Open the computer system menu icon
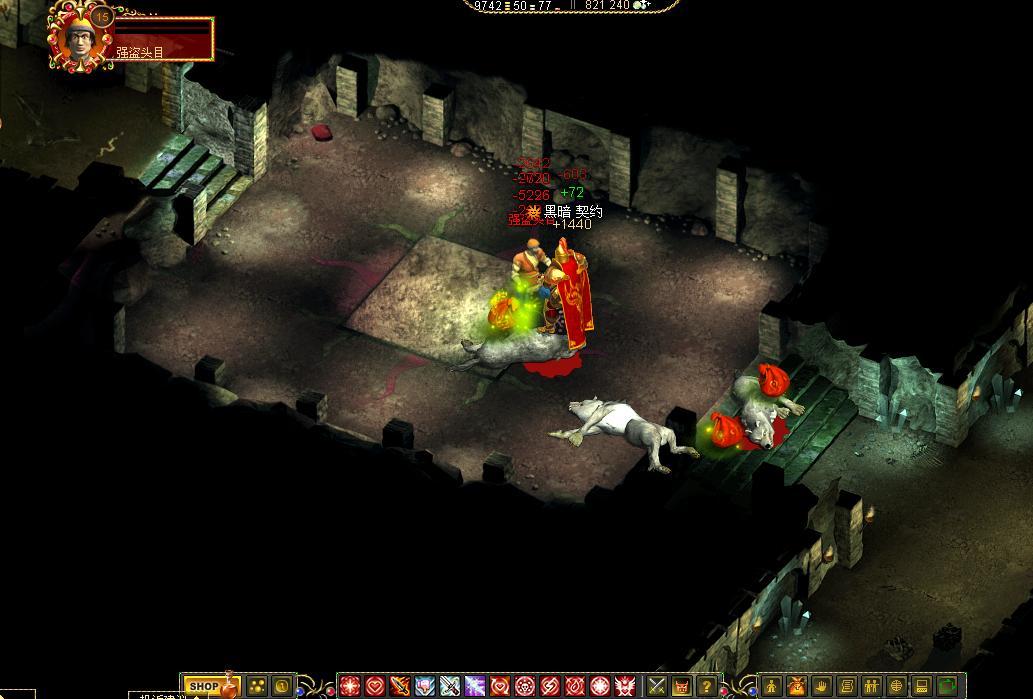The height and width of the screenshot is (699, 1033). (x=922, y=686)
